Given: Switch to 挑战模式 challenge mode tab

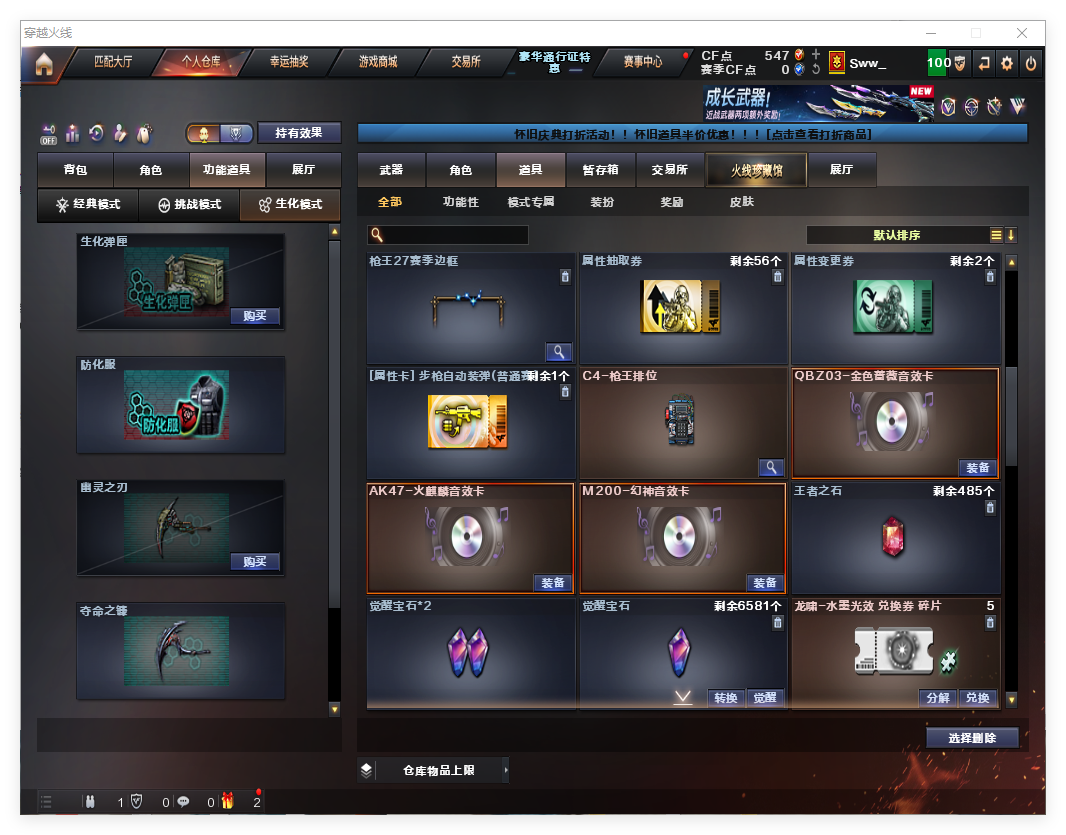Looking at the screenshot, I should click(x=189, y=205).
